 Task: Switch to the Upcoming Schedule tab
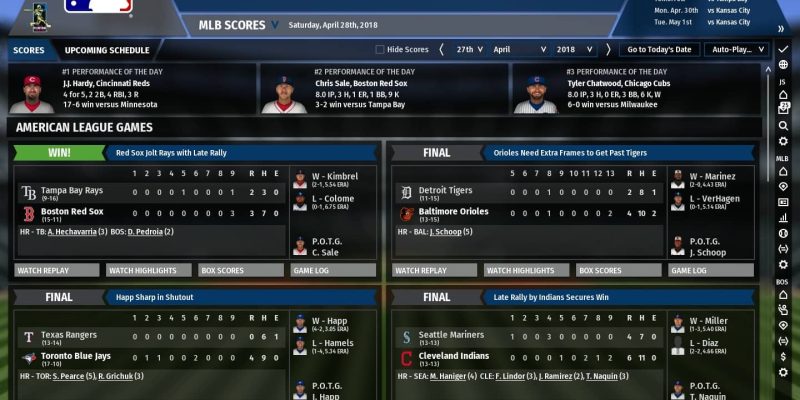coord(107,50)
